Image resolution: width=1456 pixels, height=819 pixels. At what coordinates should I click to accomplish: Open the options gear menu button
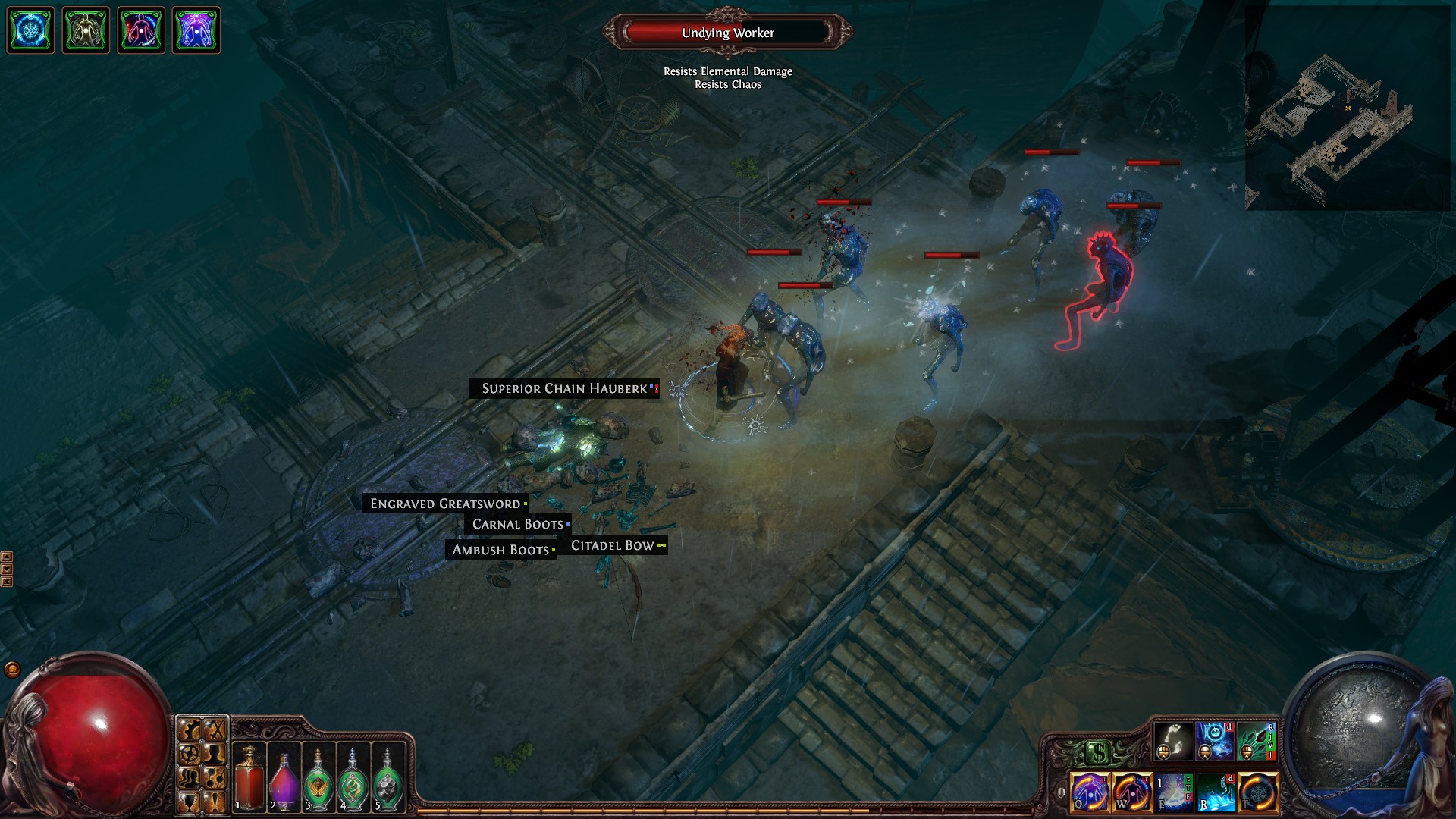(x=190, y=753)
